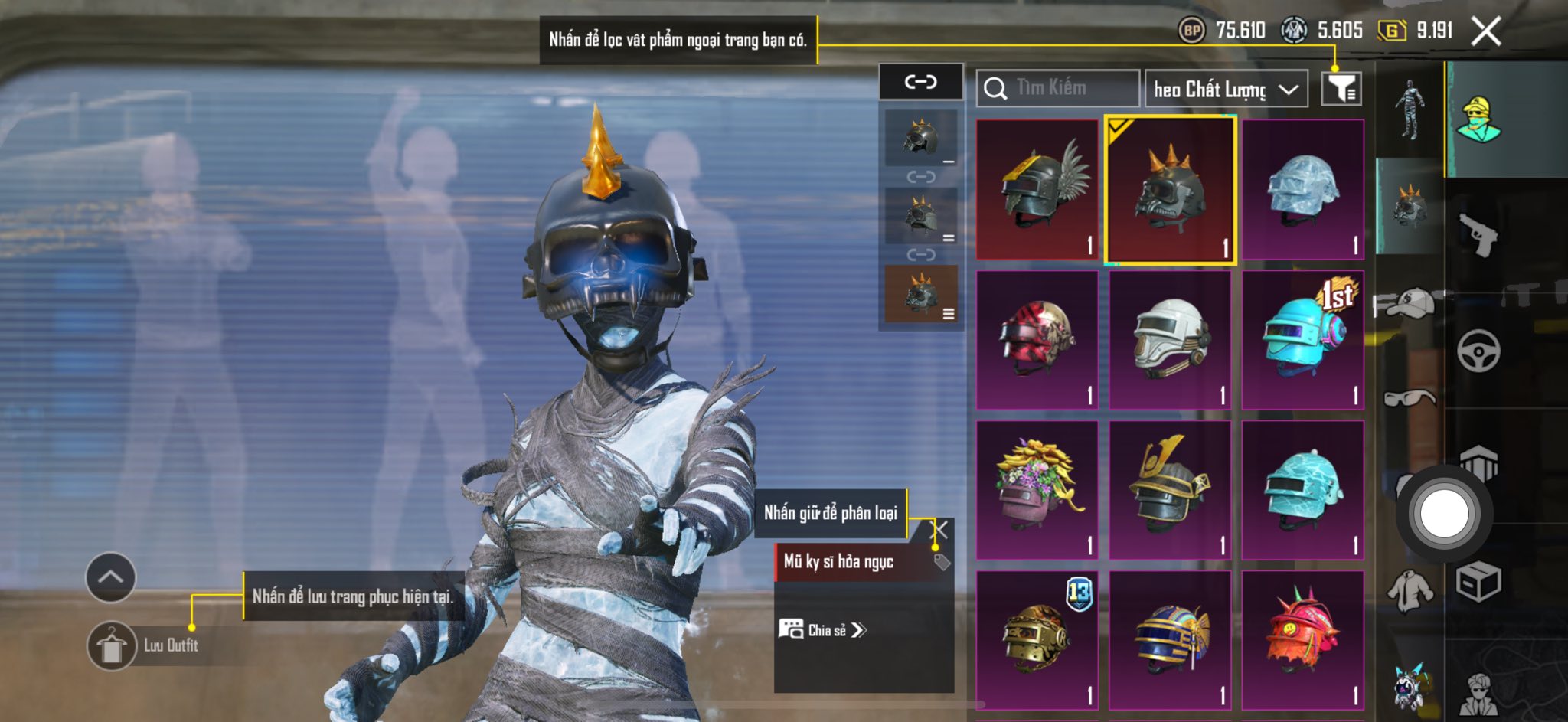This screenshot has width=1568, height=722.
Task: Select the ice crystal helmet
Action: (1303, 189)
